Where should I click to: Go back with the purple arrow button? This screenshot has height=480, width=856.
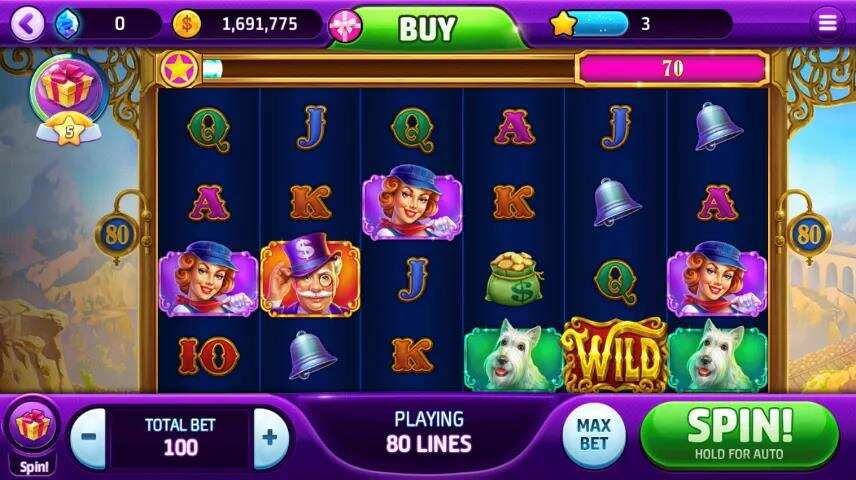pyautogui.click(x=27, y=23)
